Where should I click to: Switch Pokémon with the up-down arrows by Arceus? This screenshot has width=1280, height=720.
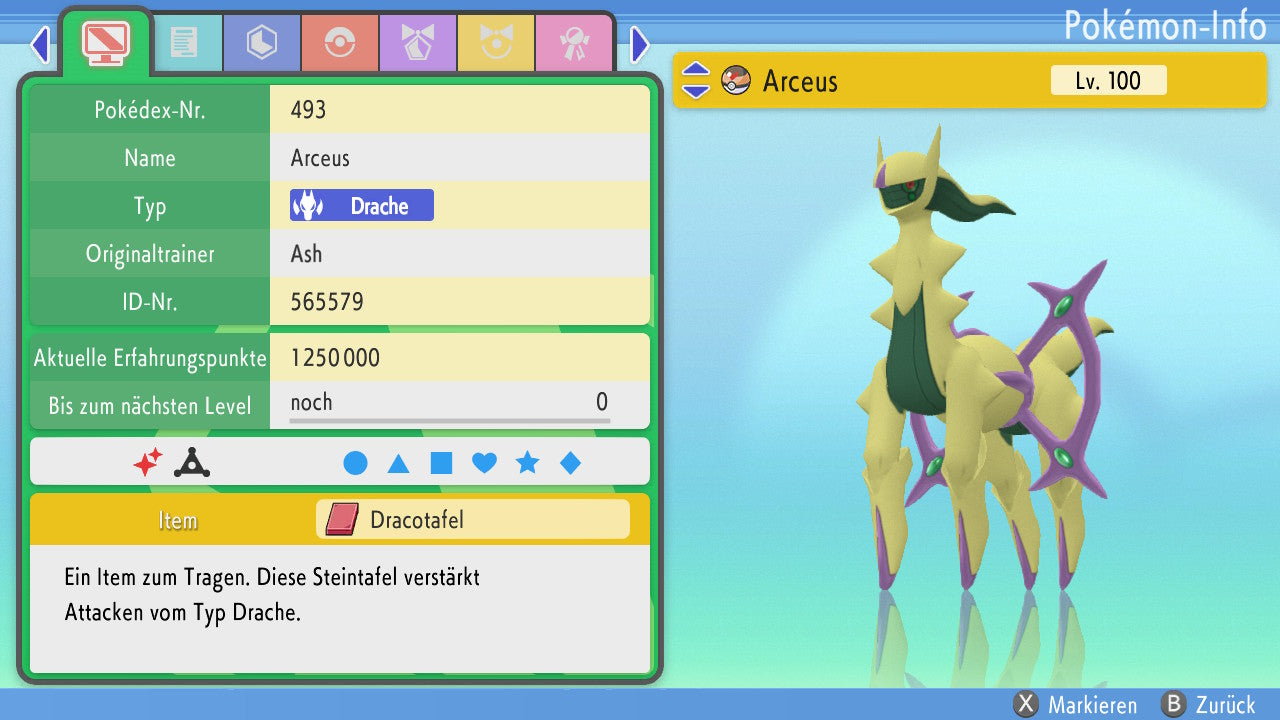pyautogui.click(x=696, y=81)
